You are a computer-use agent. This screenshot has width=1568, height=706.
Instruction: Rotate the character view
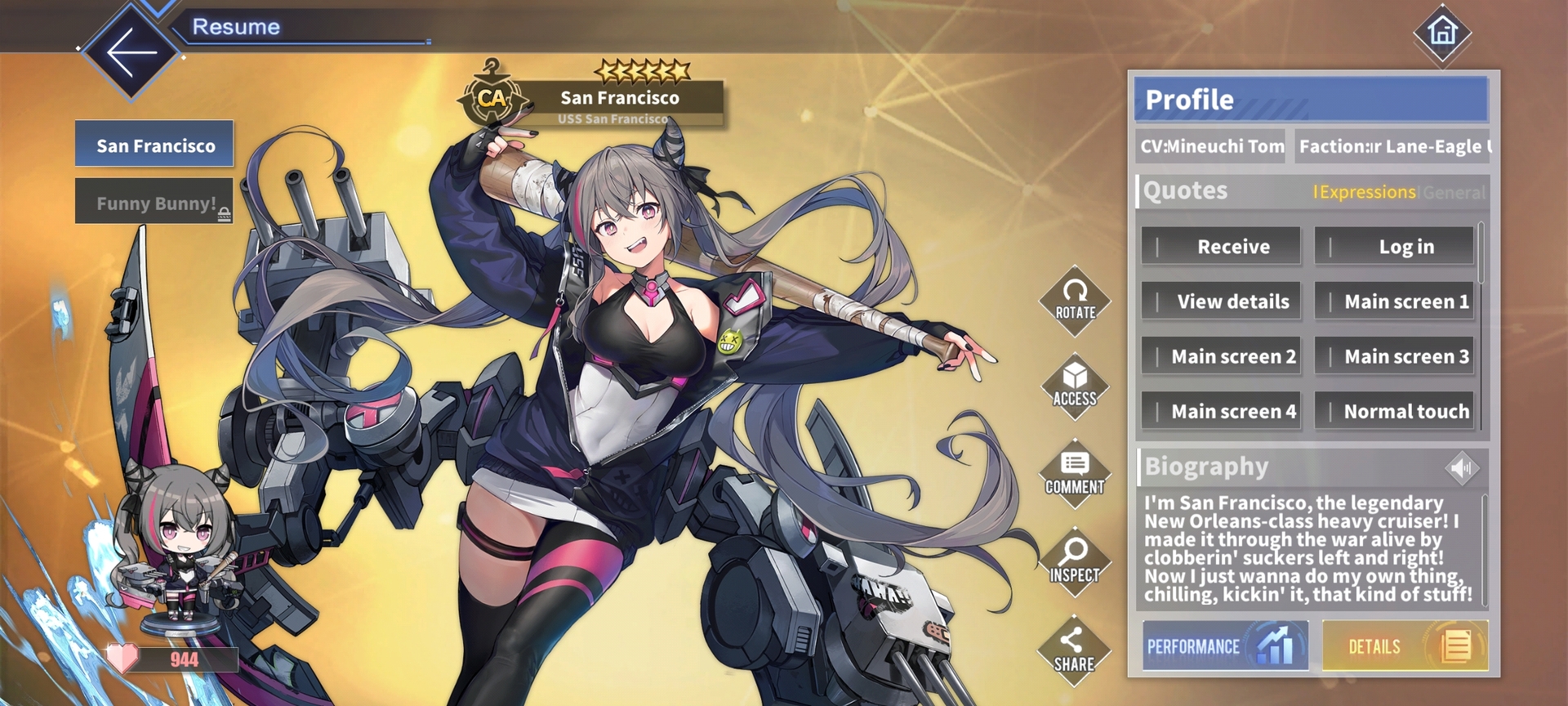coord(1075,301)
